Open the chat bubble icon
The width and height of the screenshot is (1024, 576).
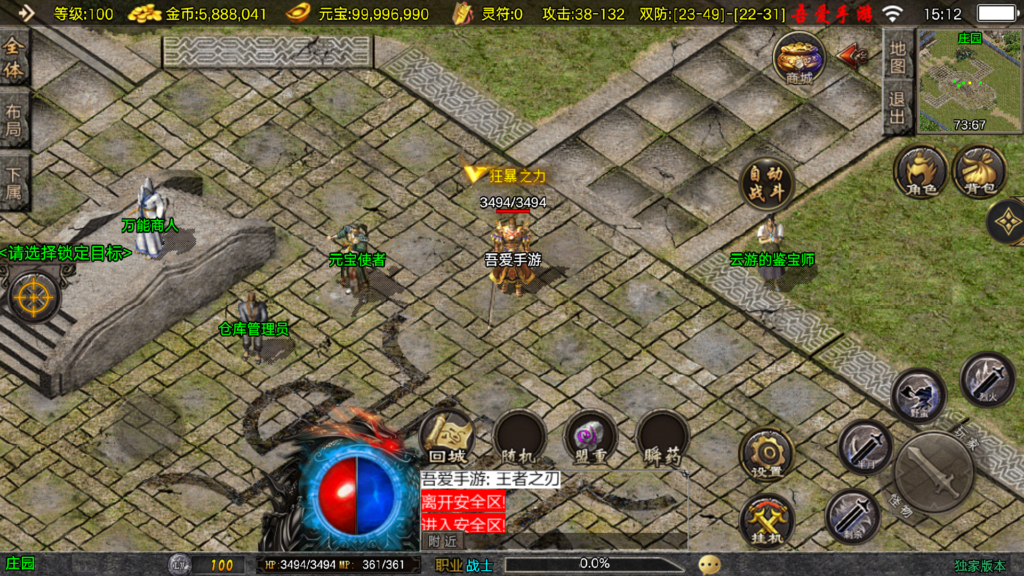point(709,564)
